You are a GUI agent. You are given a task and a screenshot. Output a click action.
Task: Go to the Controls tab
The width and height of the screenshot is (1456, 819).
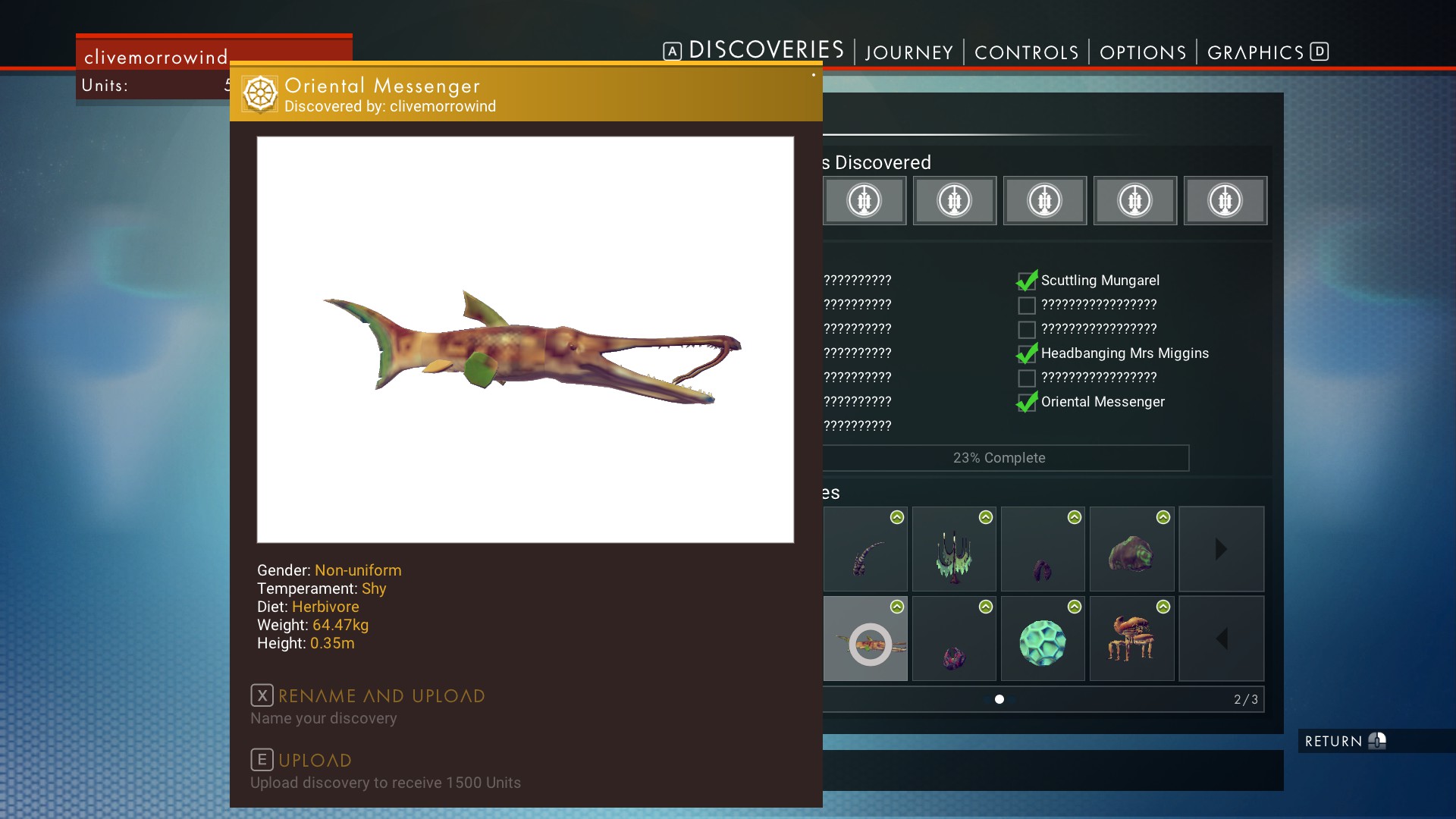tap(1026, 52)
